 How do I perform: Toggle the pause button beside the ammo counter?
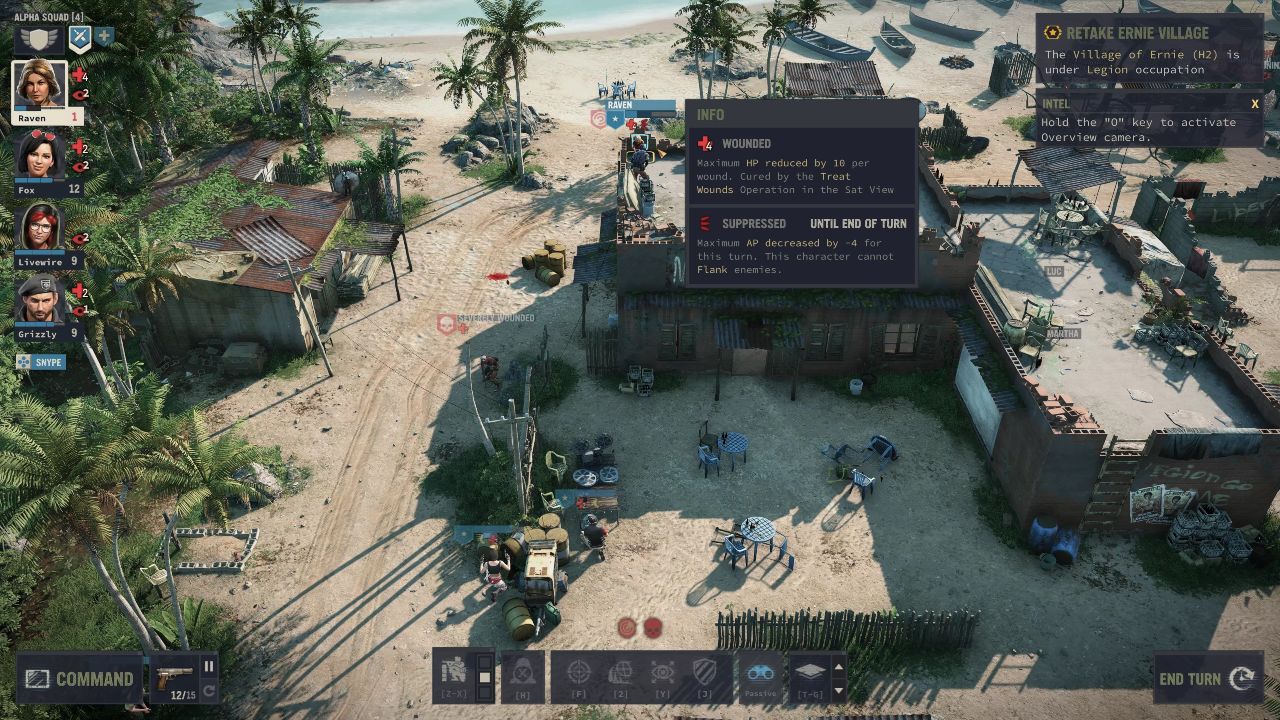coord(208,666)
